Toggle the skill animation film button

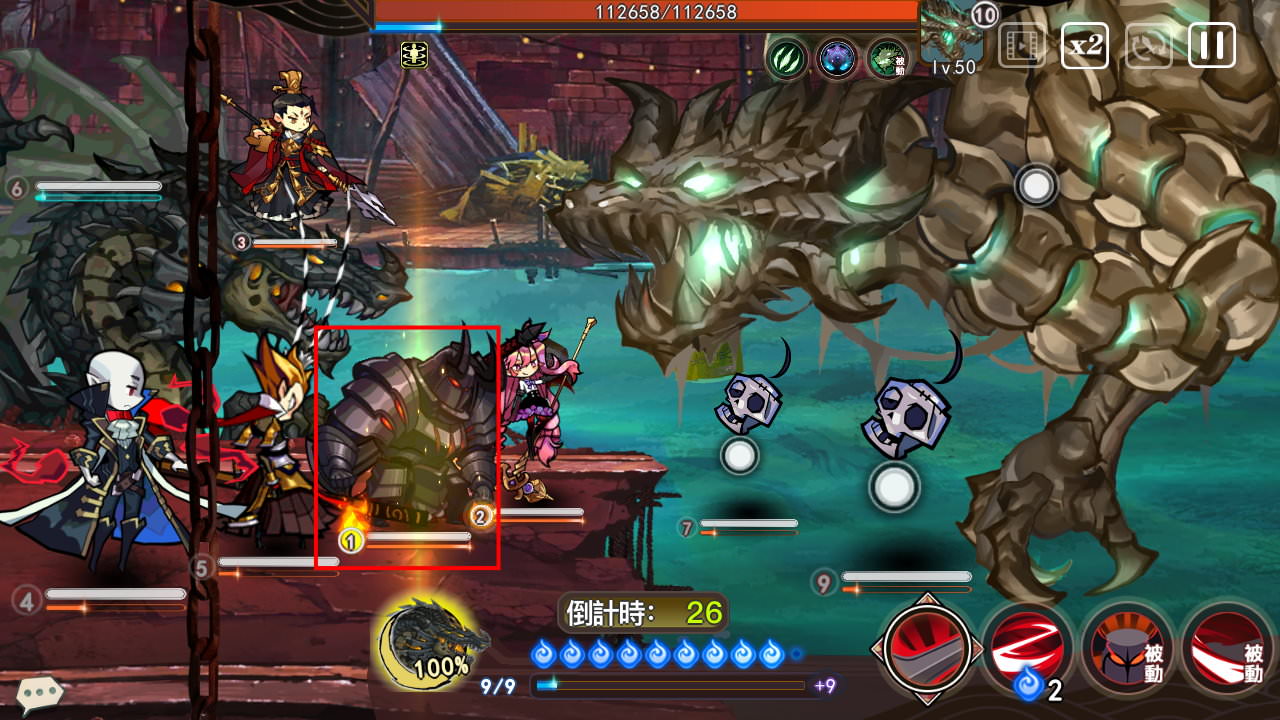coord(1021,45)
